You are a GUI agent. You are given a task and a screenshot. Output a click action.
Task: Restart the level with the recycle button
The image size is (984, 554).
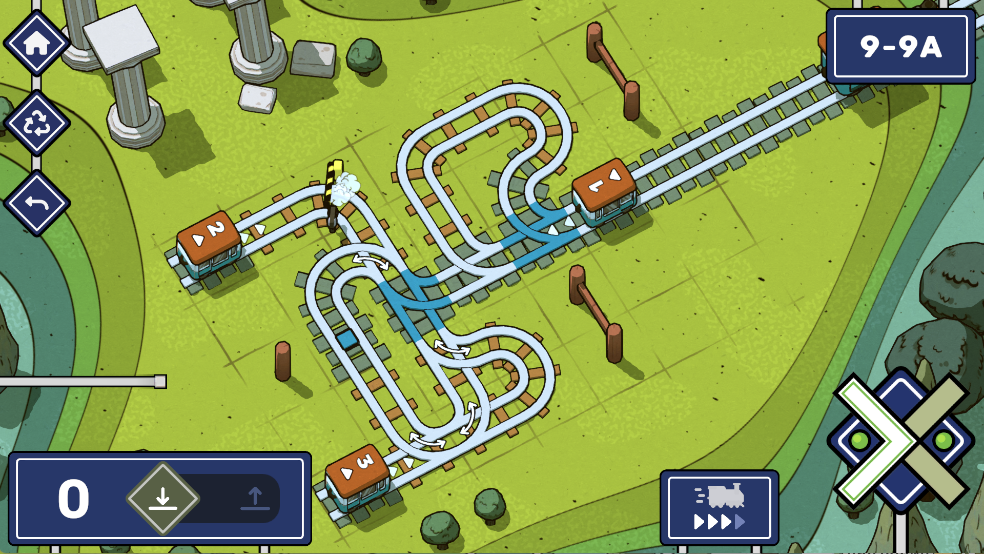coord(37,124)
